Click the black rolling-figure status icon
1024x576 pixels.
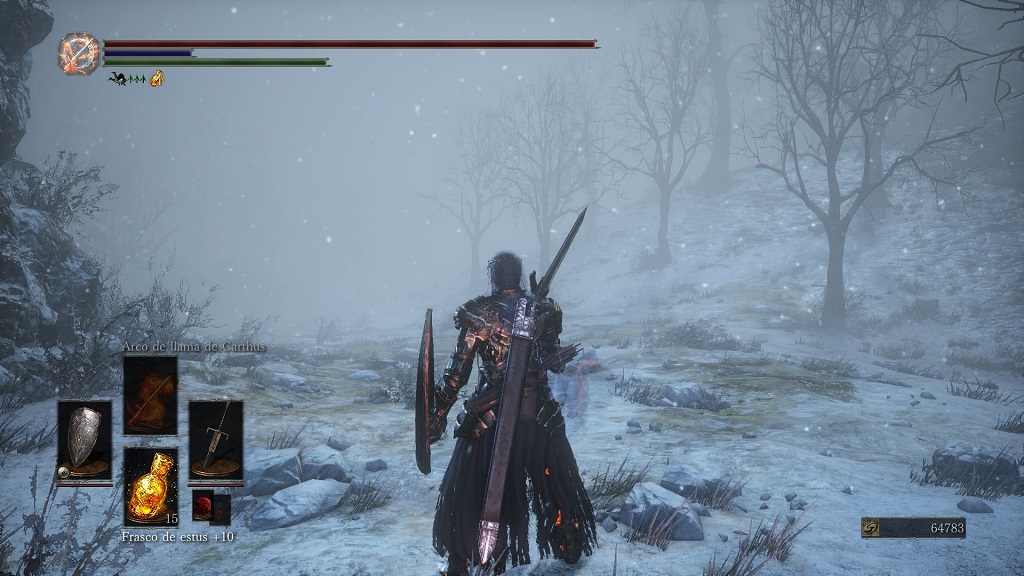(x=117, y=79)
